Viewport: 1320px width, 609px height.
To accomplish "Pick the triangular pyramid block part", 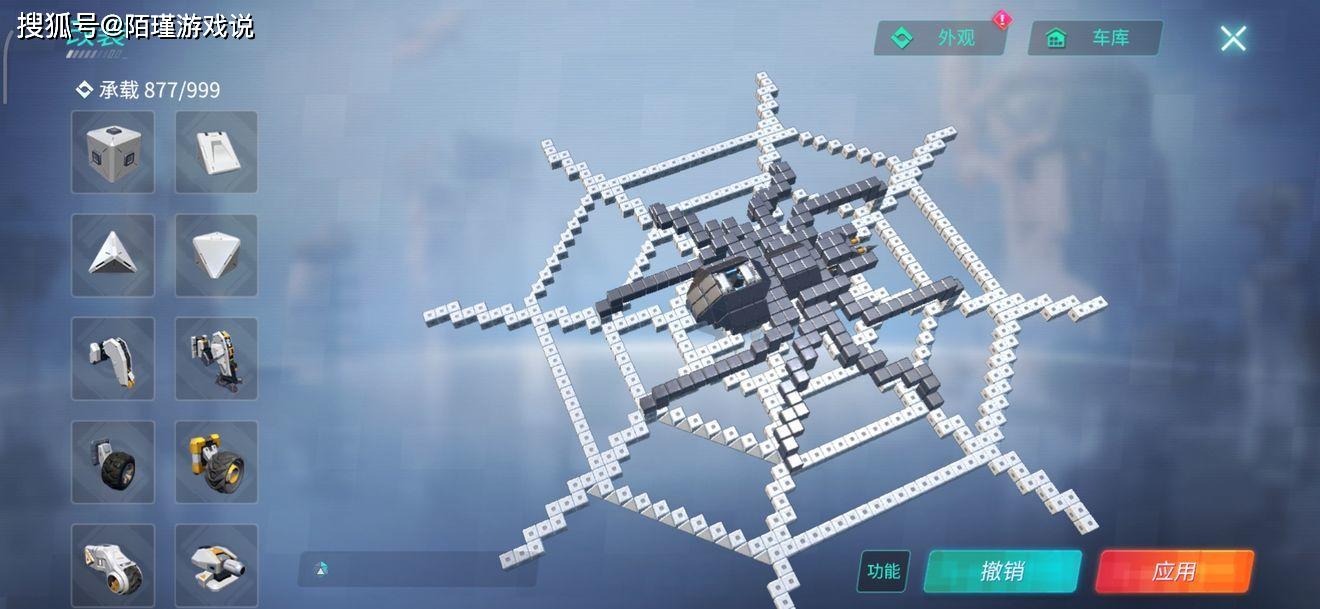I will click(113, 255).
